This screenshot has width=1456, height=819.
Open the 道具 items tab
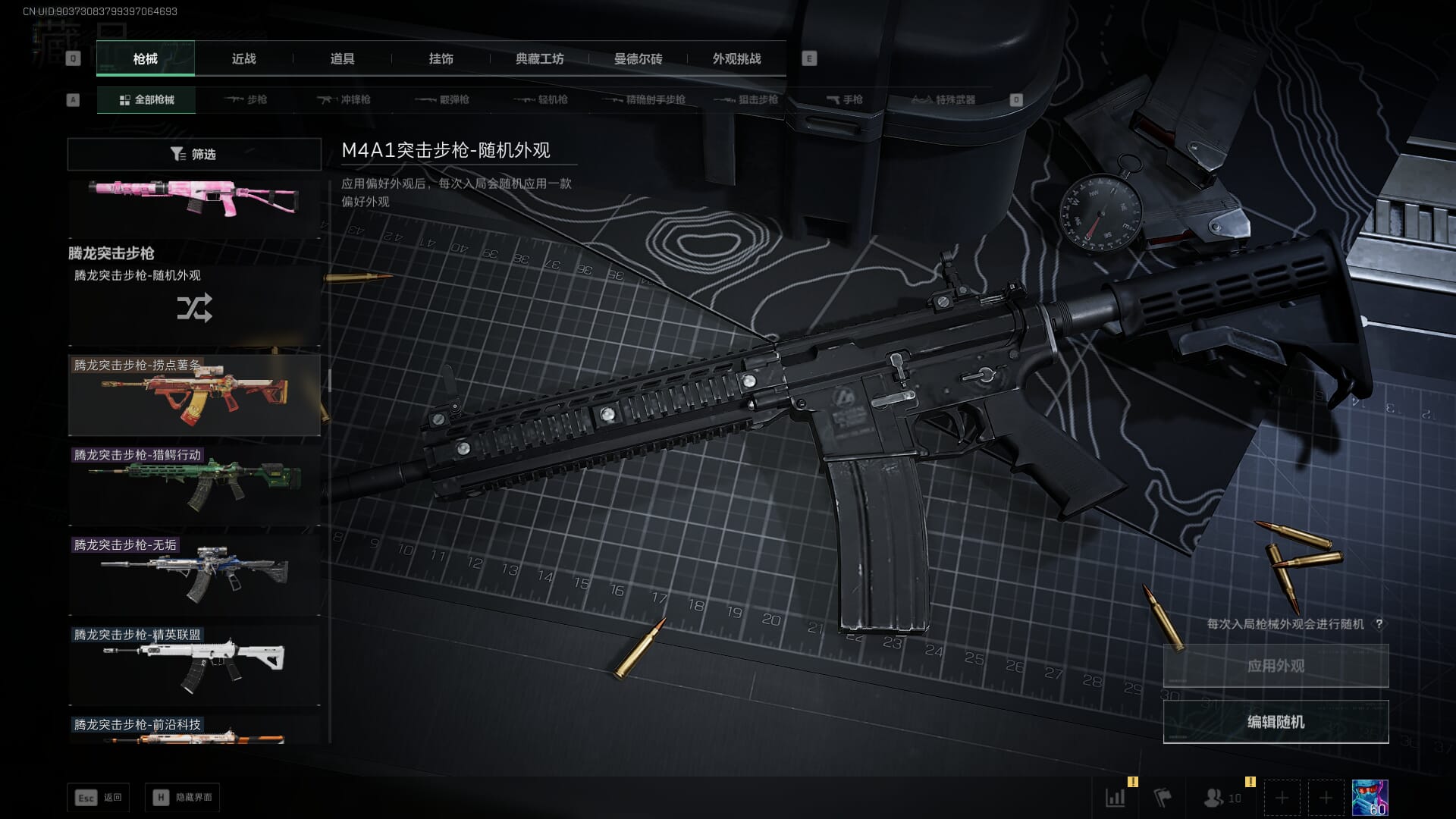[x=342, y=59]
